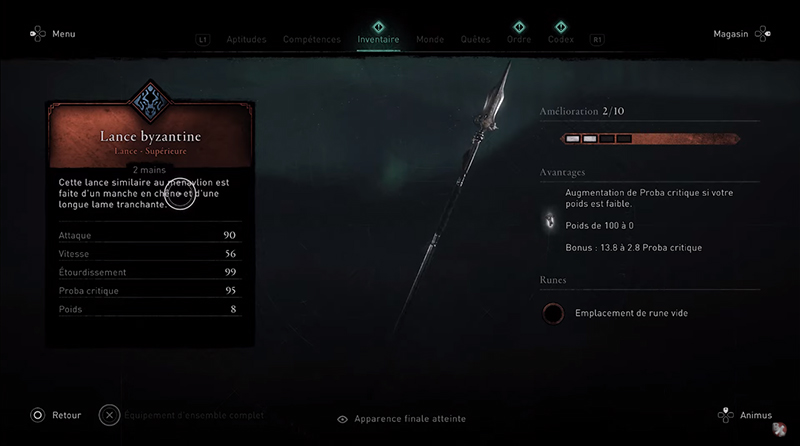Viewport: 800px width, 446px height.
Task: Select the weapon perk icon under Avantages
Action: [x=548, y=220]
